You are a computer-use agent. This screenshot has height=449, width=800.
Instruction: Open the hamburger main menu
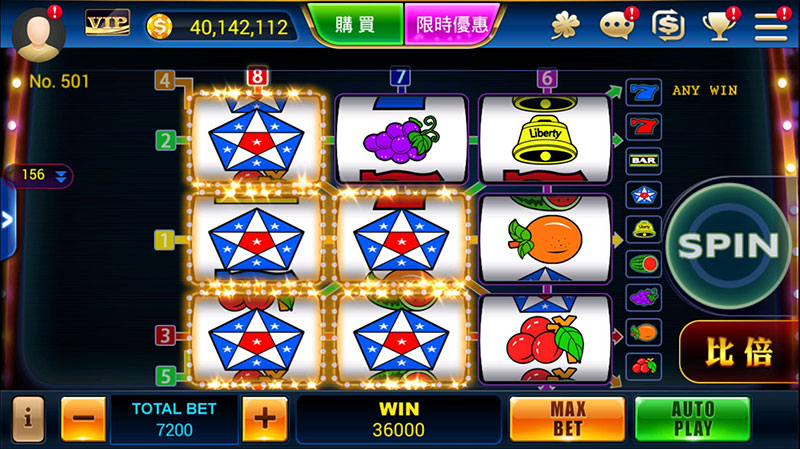[x=771, y=25]
